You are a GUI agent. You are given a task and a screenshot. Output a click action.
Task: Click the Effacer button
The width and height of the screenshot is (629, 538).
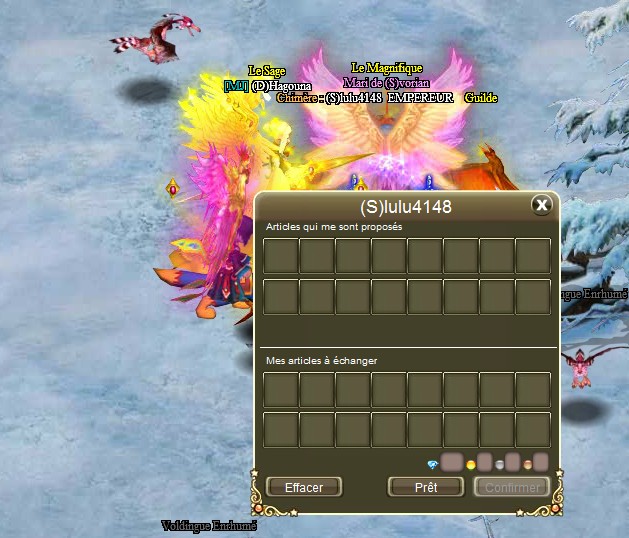(304, 487)
